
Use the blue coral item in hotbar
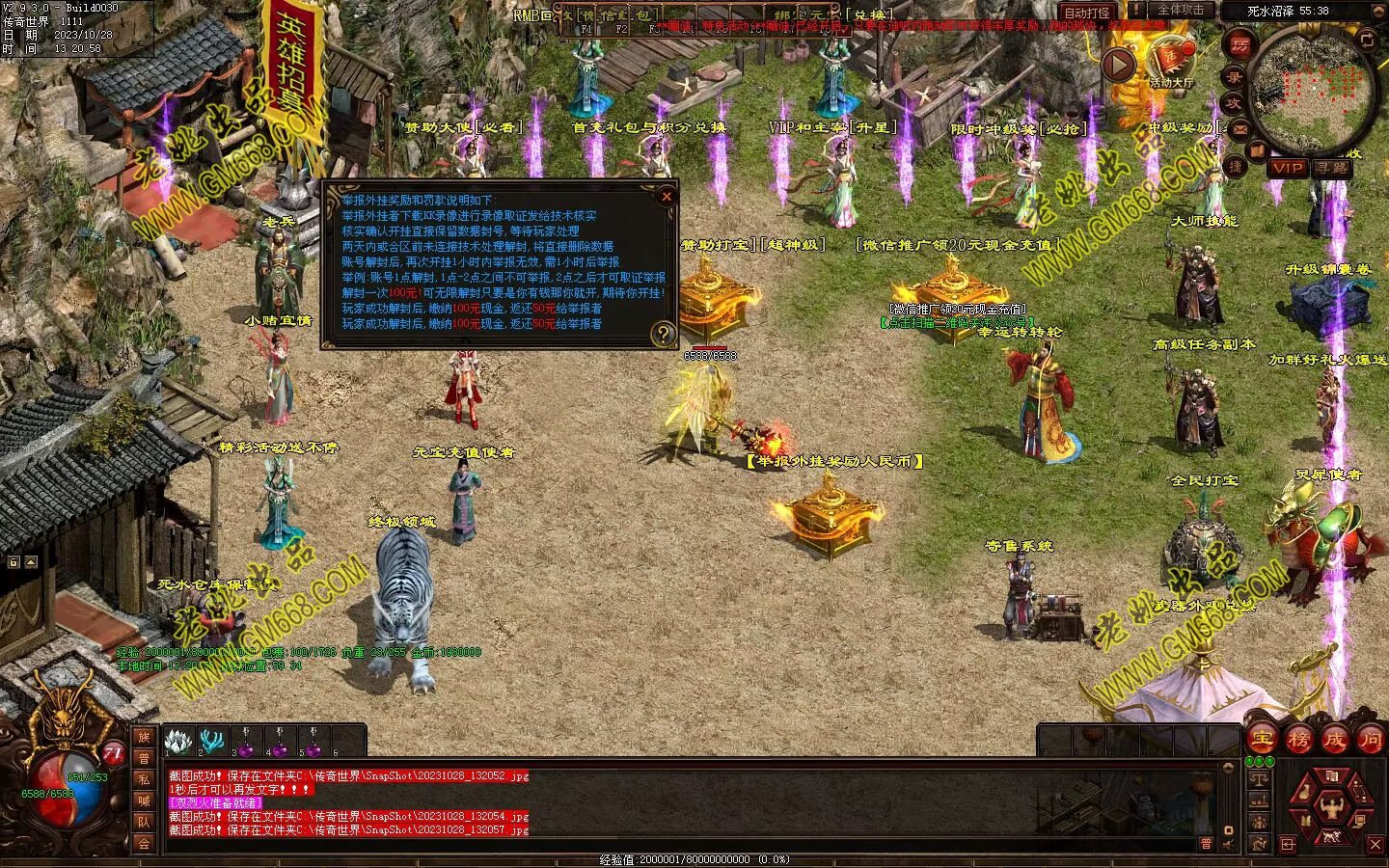click(211, 741)
